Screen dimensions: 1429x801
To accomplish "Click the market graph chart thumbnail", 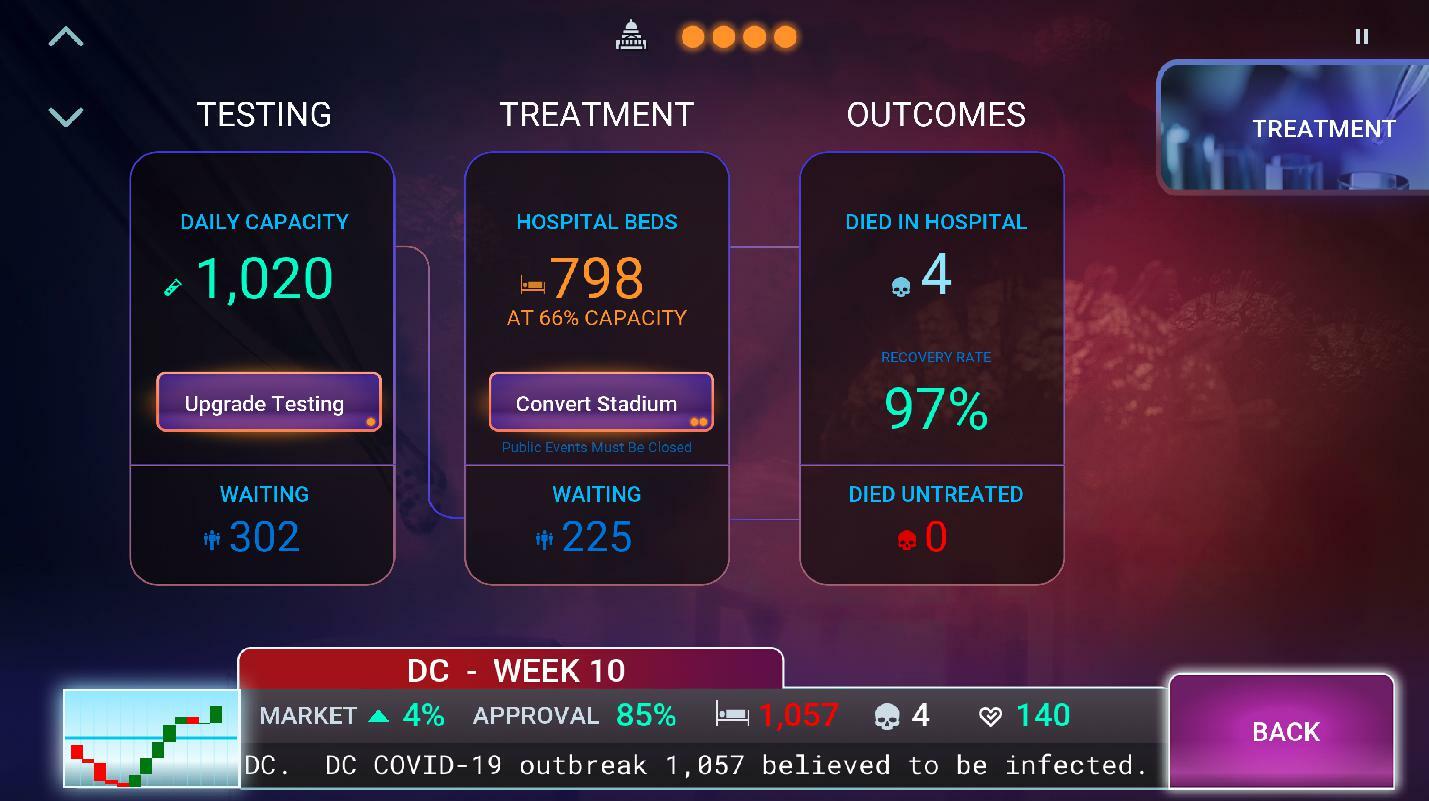I will (x=148, y=737).
